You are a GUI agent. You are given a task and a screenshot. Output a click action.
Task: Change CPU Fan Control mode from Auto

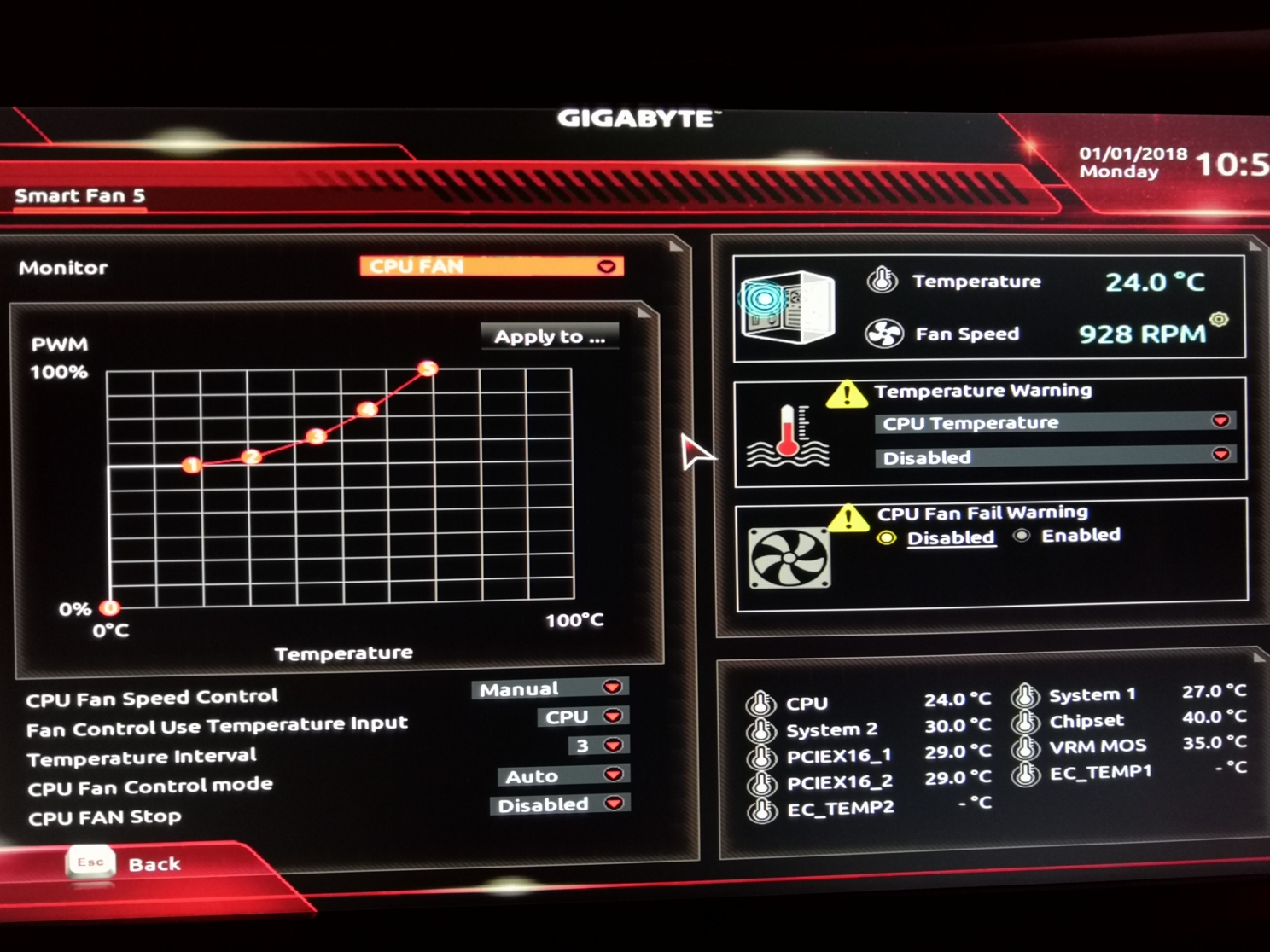tap(562, 775)
